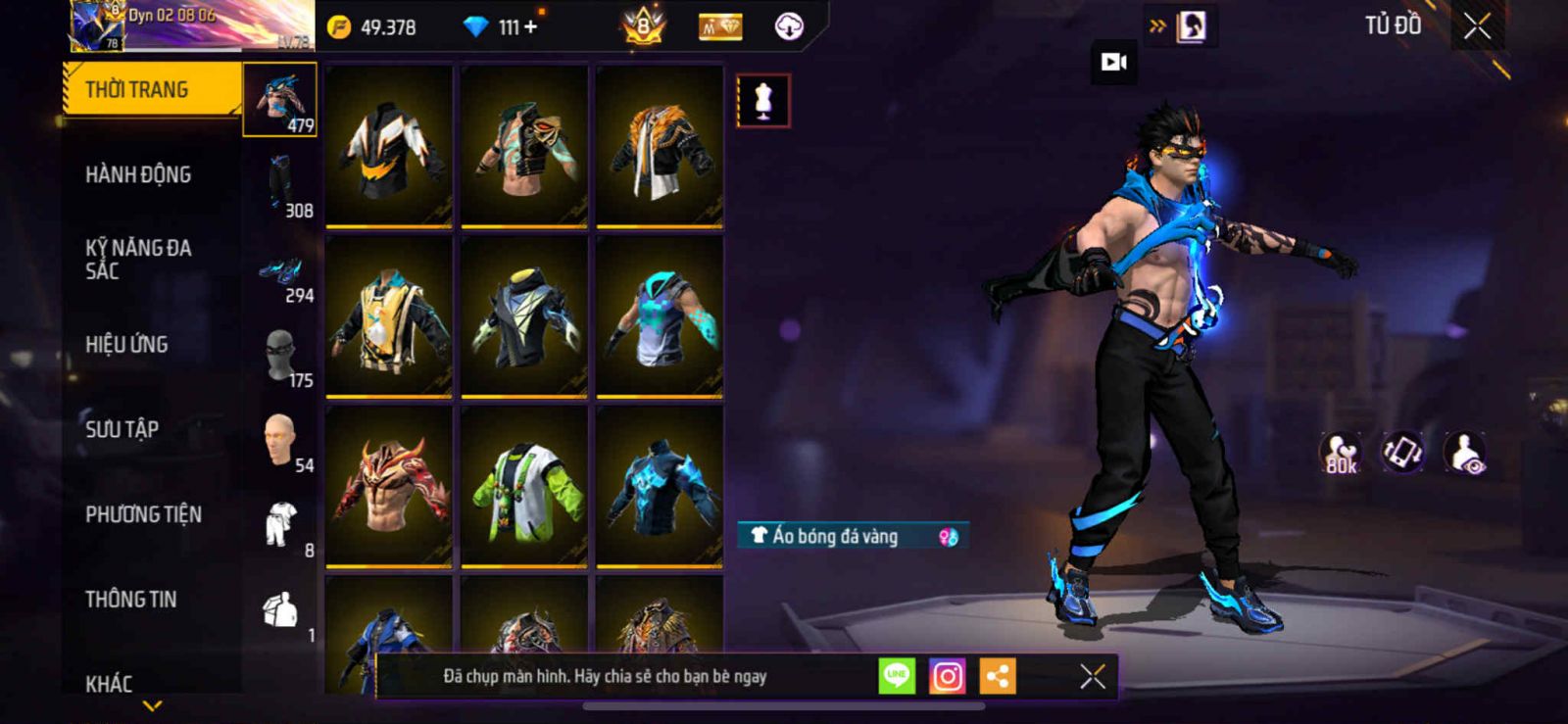Viewport: 1568px width, 724px height.
Task: Go to the SƯU TẬP tab
Action: click(122, 429)
